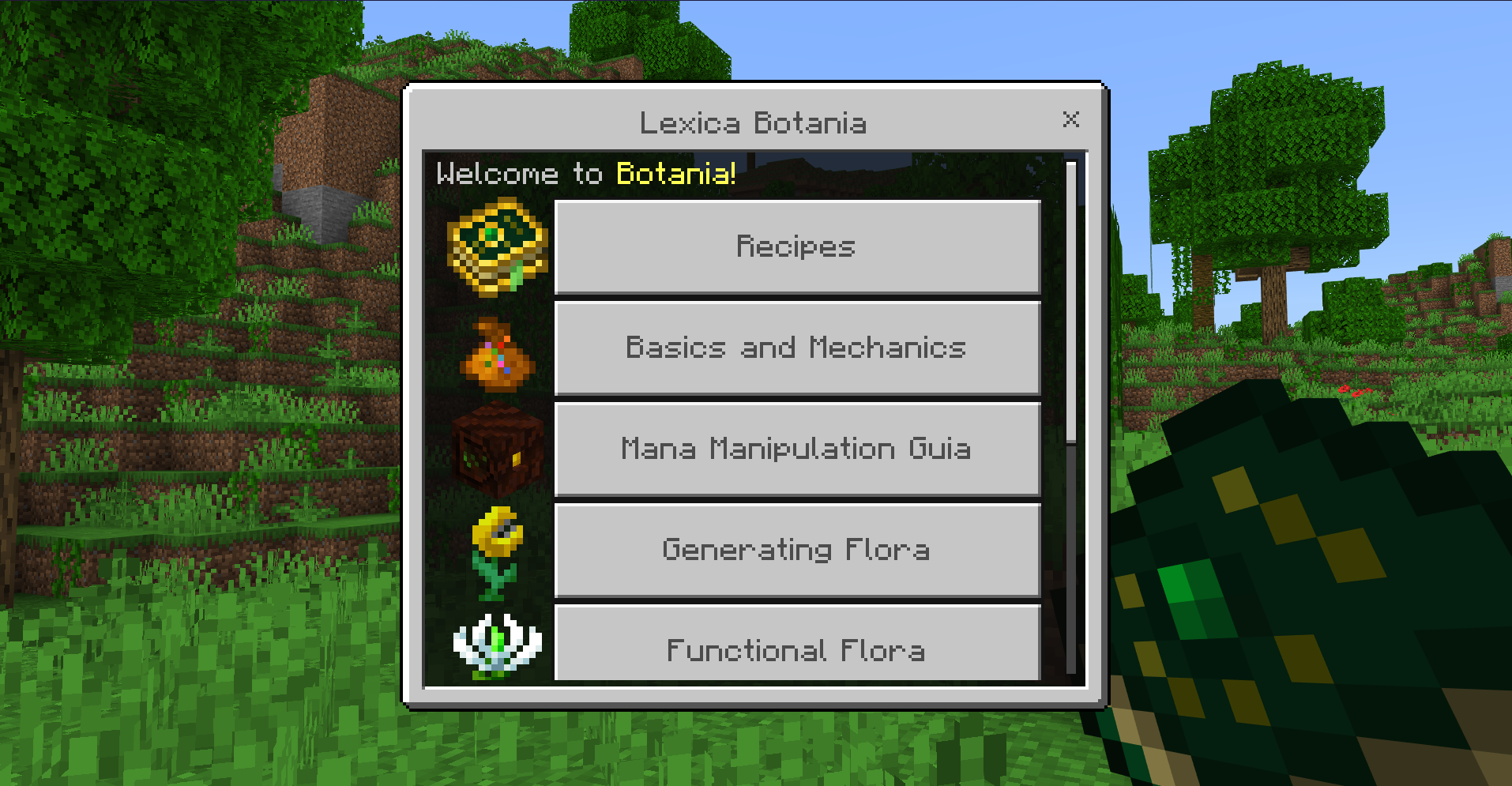Click the livingwood block icon in the sidebar
Image resolution: width=1512 pixels, height=786 pixels.
pos(498,450)
